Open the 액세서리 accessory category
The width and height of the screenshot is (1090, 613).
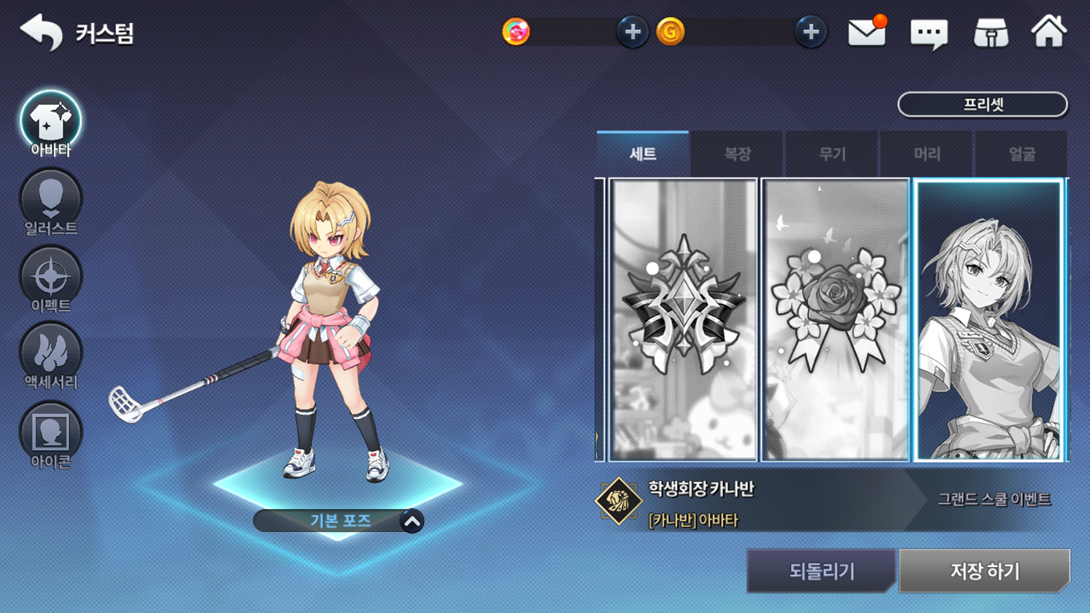pyautogui.click(x=50, y=355)
